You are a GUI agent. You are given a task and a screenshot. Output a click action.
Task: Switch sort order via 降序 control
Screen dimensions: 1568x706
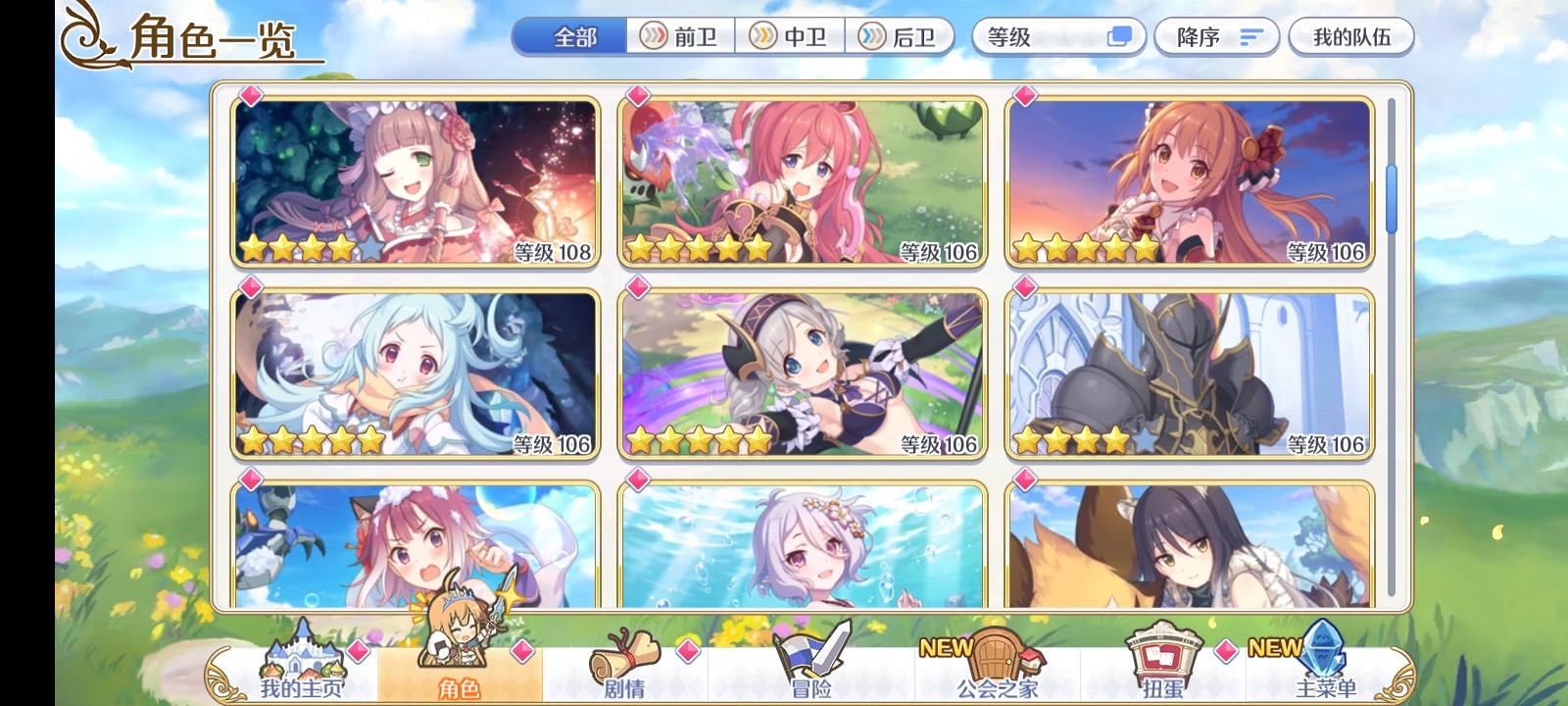pos(1213,37)
